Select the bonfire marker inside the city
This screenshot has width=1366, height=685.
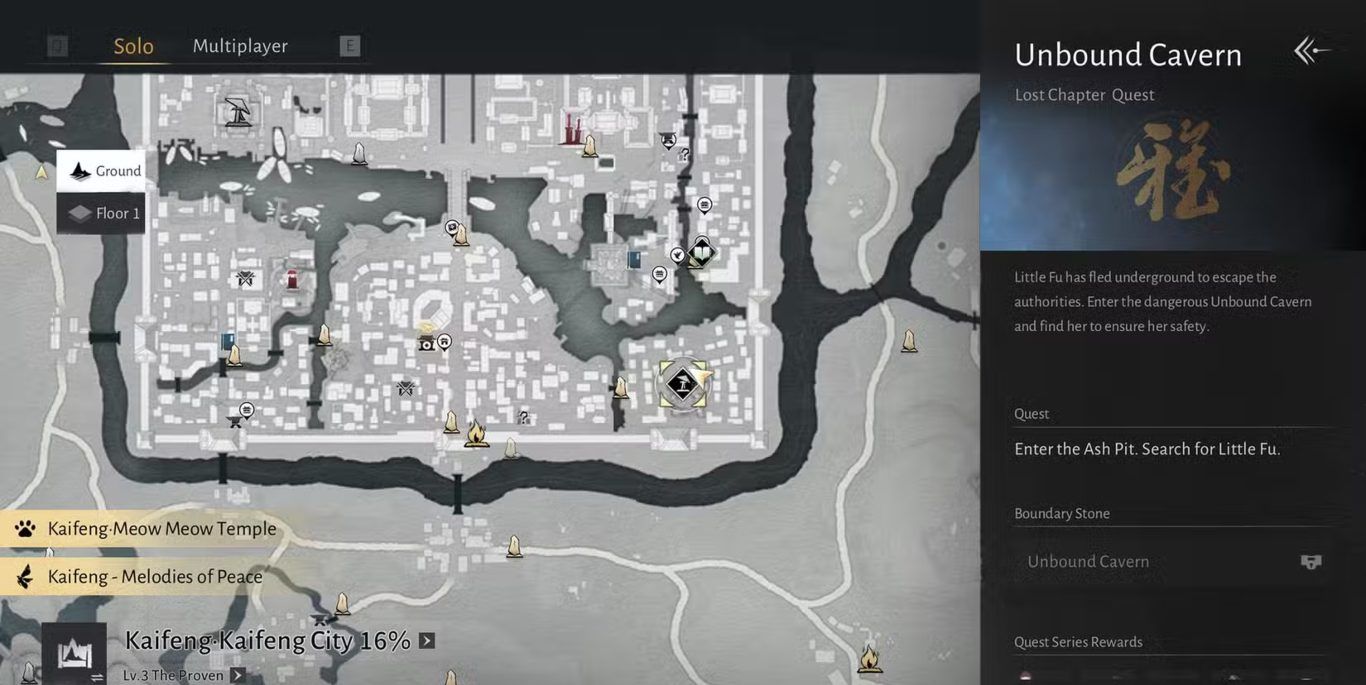(x=476, y=433)
